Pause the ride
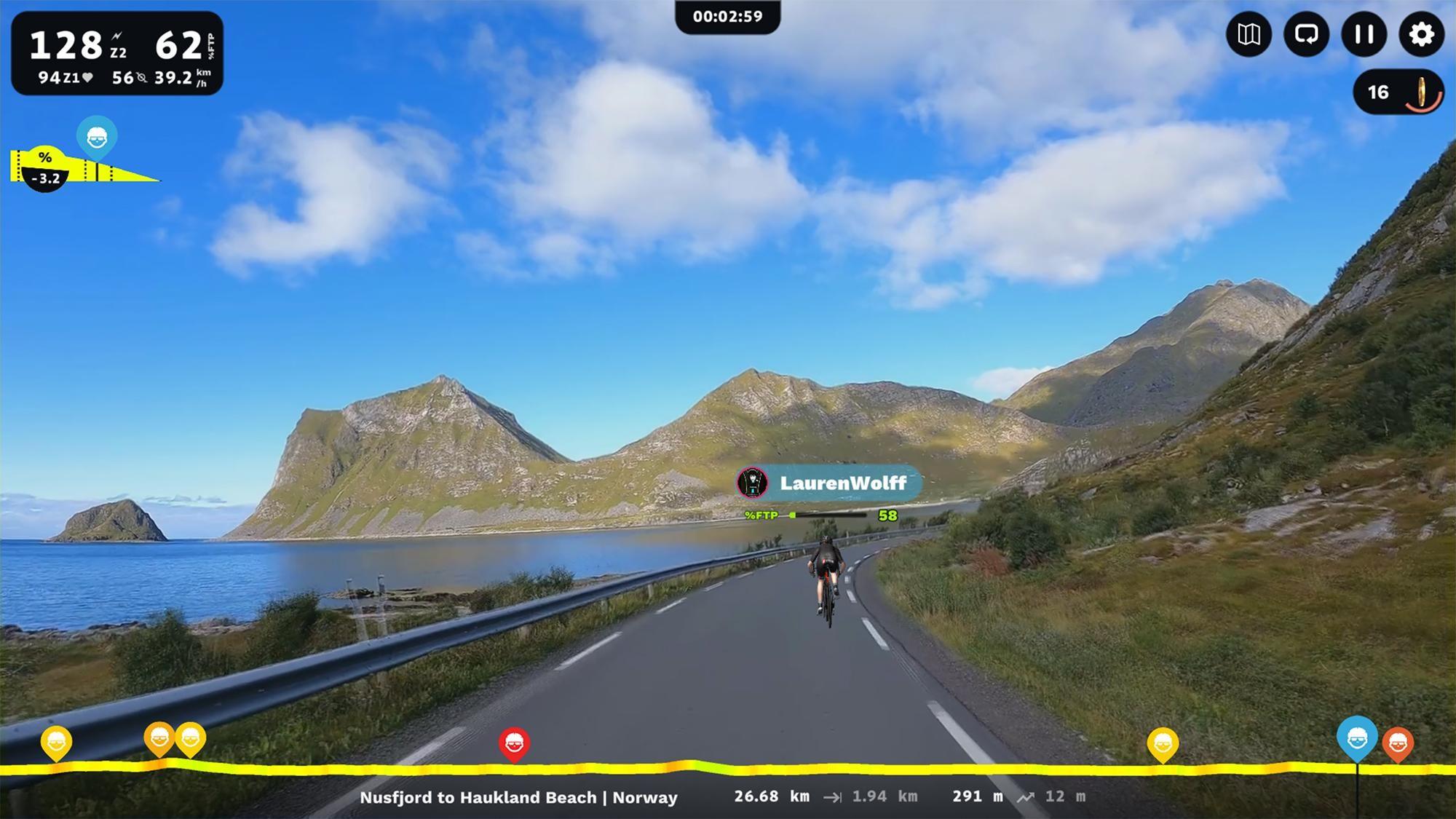The height and width of the screenshot is (819, 1456). (x=1363, y=34)
